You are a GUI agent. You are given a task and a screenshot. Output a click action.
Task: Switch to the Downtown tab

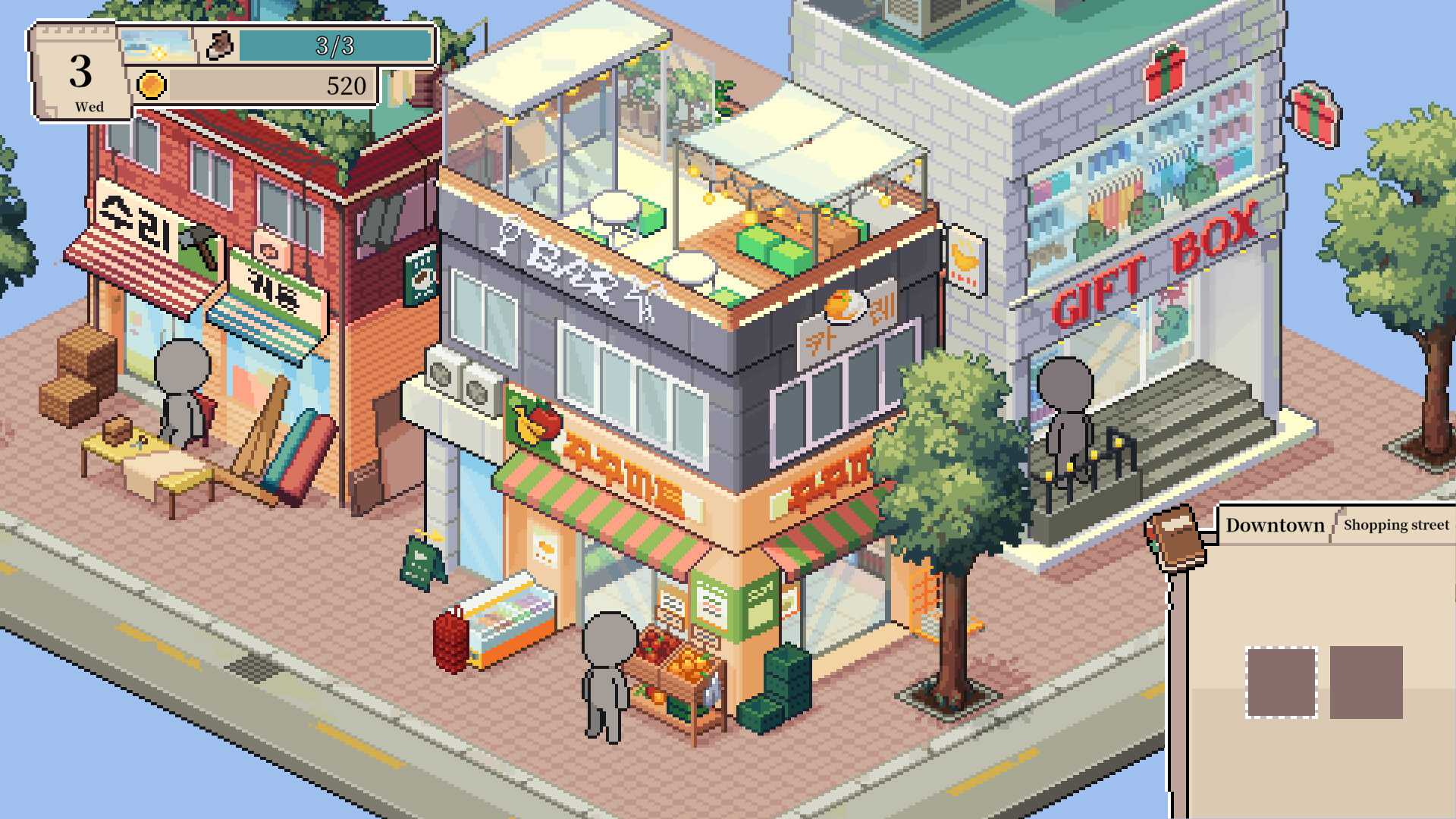1274,525
